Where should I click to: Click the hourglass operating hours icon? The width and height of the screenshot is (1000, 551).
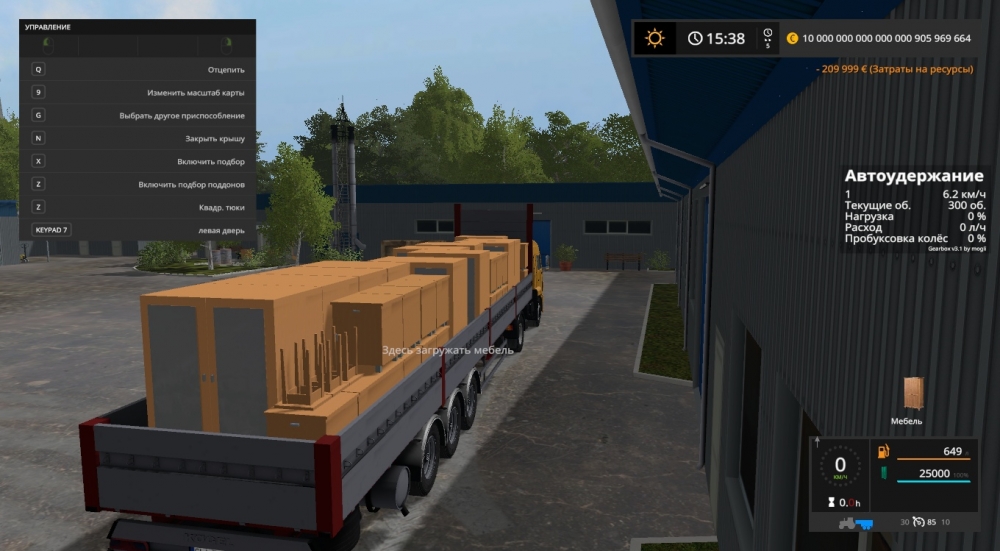click(x=829, y=503)
